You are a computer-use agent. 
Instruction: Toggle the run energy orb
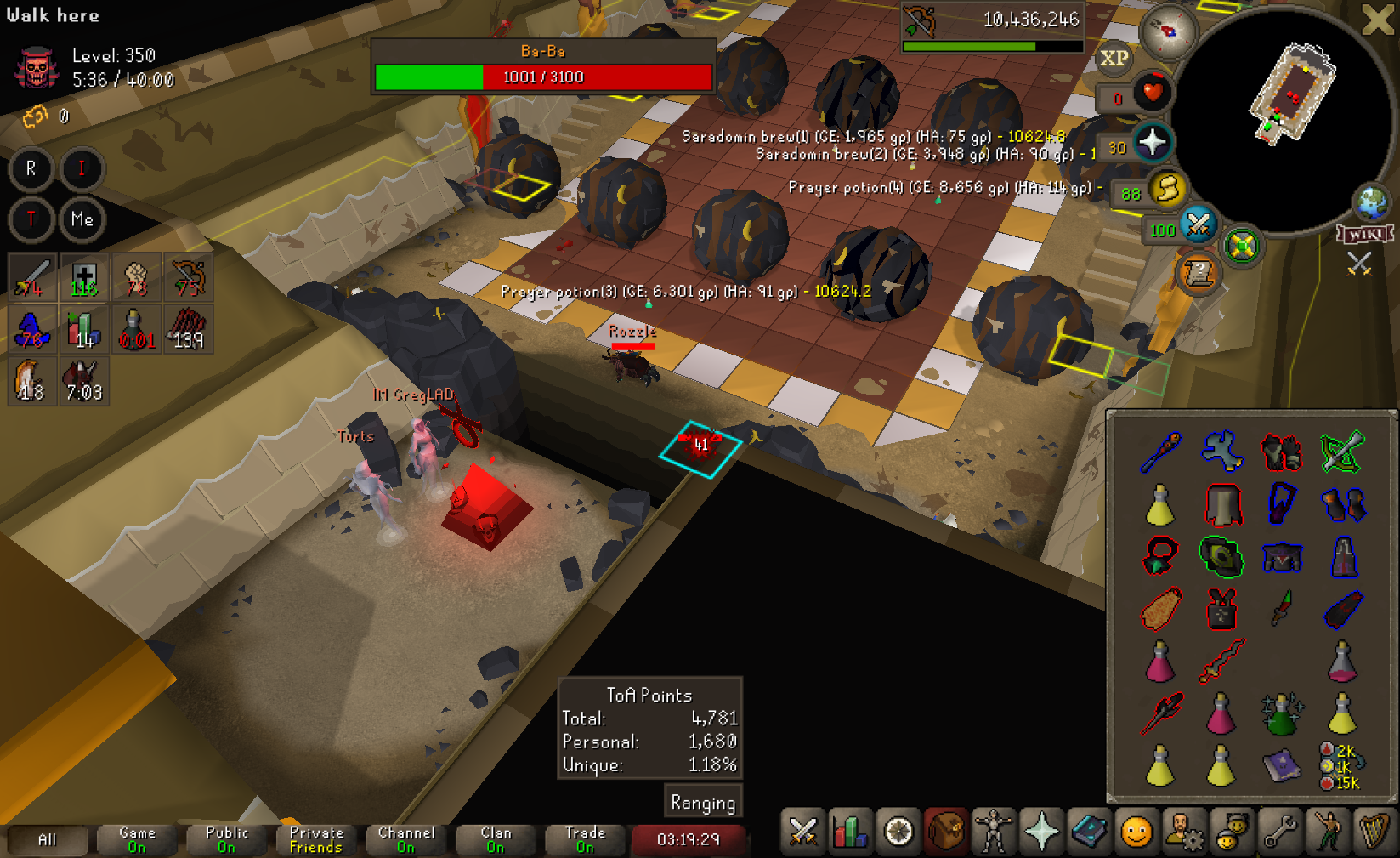(x=1169, y=189)
